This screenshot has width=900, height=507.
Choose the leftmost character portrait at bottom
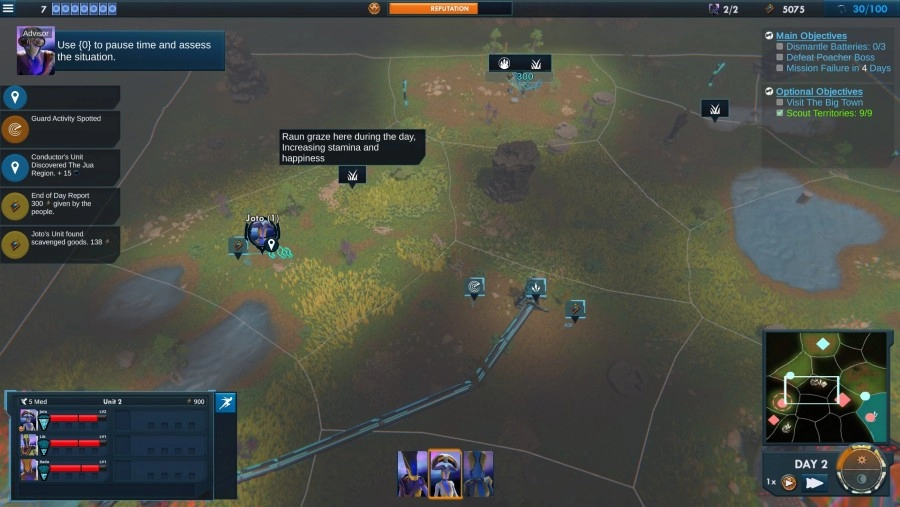[x=412, y=473]
